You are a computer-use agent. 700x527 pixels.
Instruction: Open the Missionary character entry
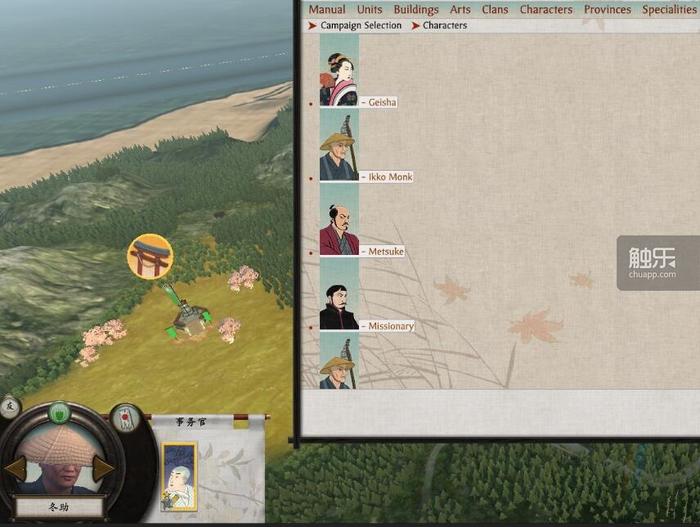388,326
